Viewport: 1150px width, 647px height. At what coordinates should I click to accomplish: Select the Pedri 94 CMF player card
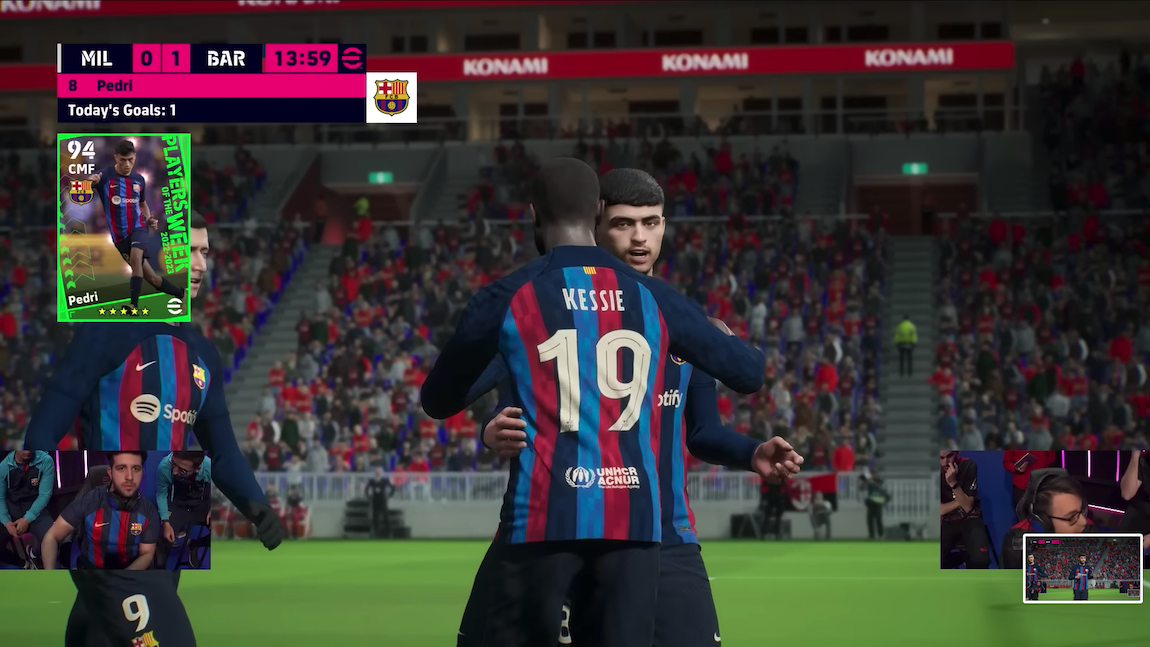coord(124,228)
